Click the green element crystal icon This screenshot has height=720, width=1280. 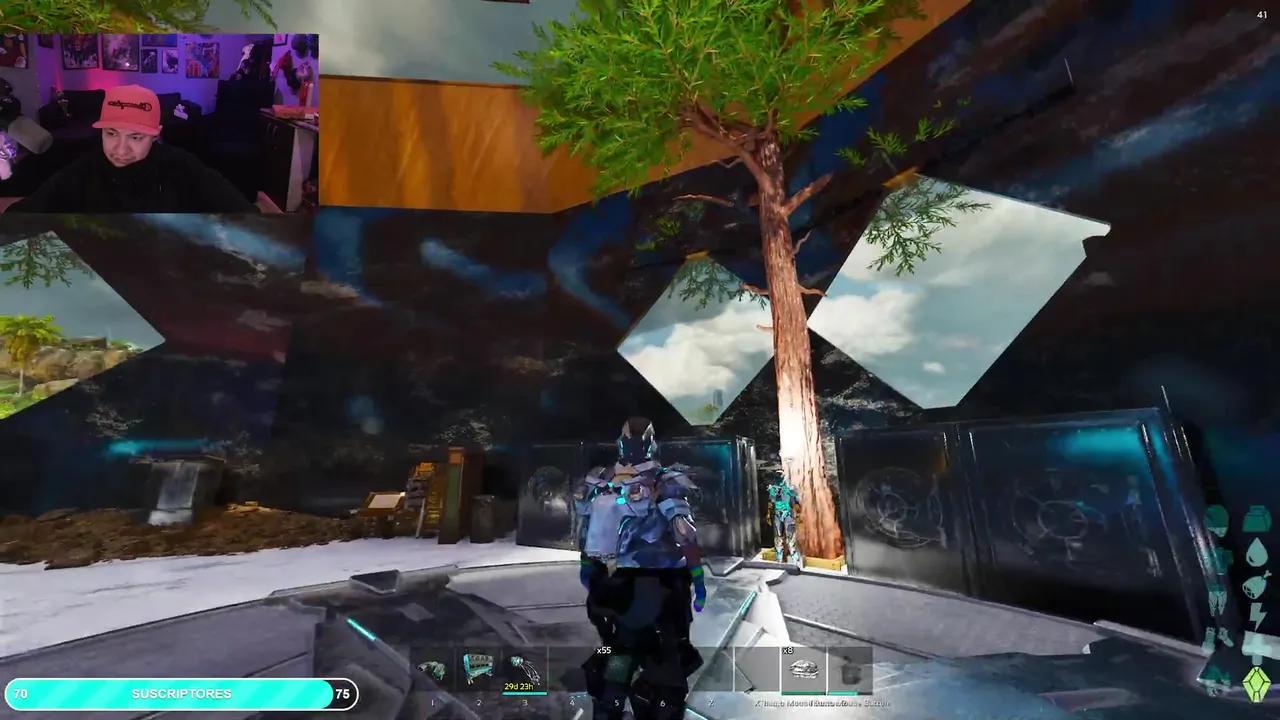1257,682
